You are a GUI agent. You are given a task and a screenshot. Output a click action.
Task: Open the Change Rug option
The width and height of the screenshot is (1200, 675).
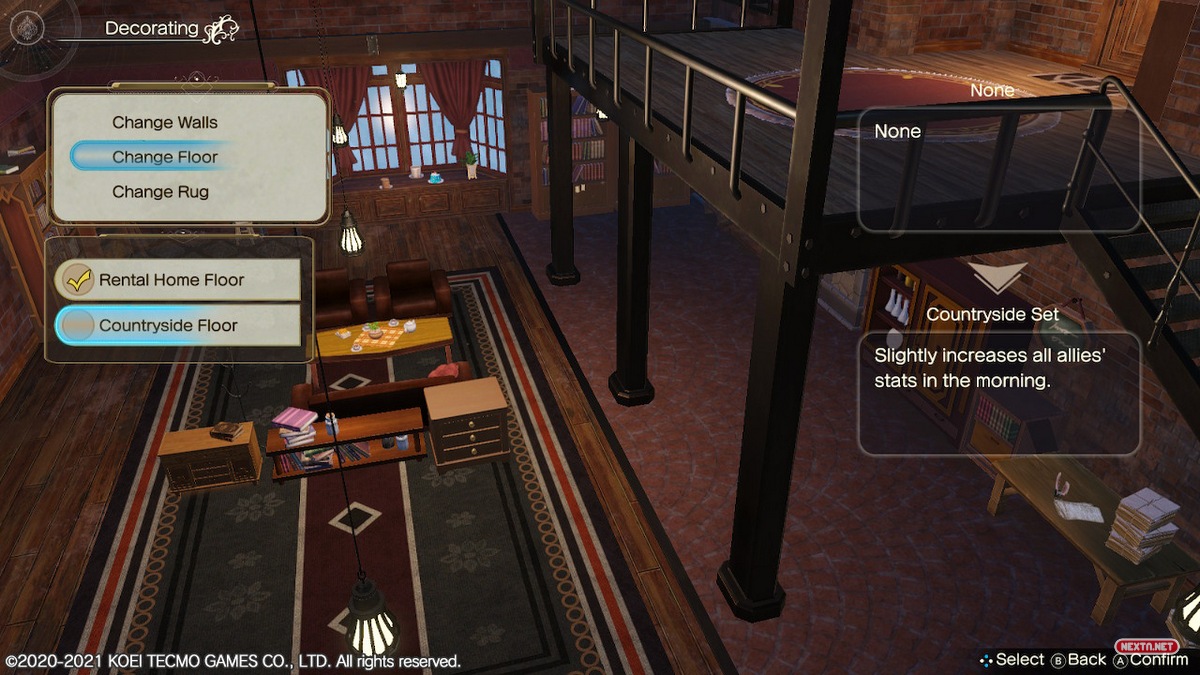click(x=160, y=192)
